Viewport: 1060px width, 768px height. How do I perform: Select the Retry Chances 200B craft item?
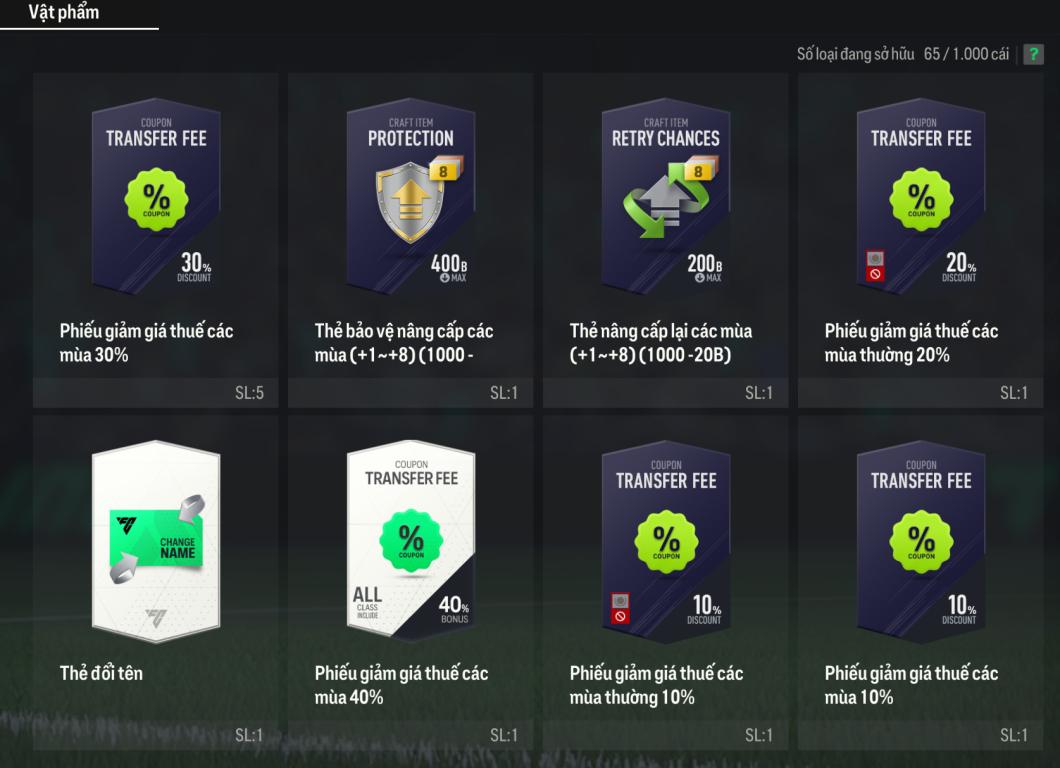[666, 195]
